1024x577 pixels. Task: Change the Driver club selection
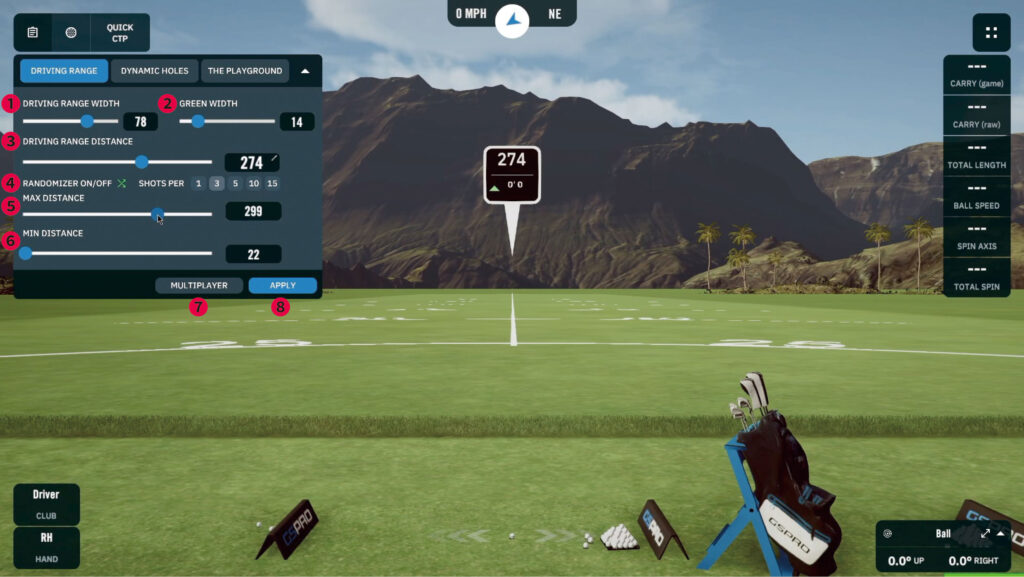[46, 501]
